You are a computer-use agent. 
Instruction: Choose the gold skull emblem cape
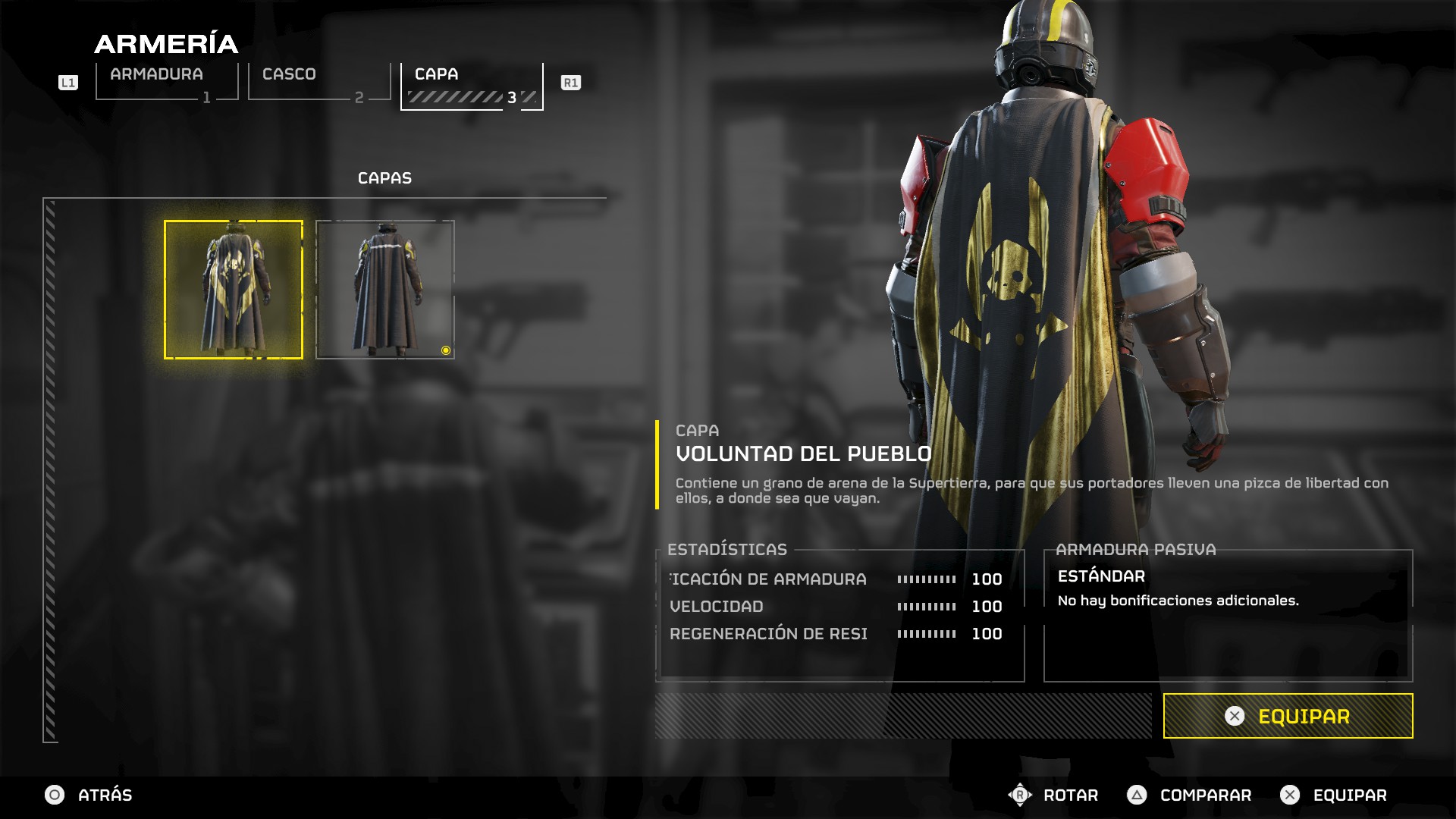tap(234, 289)
